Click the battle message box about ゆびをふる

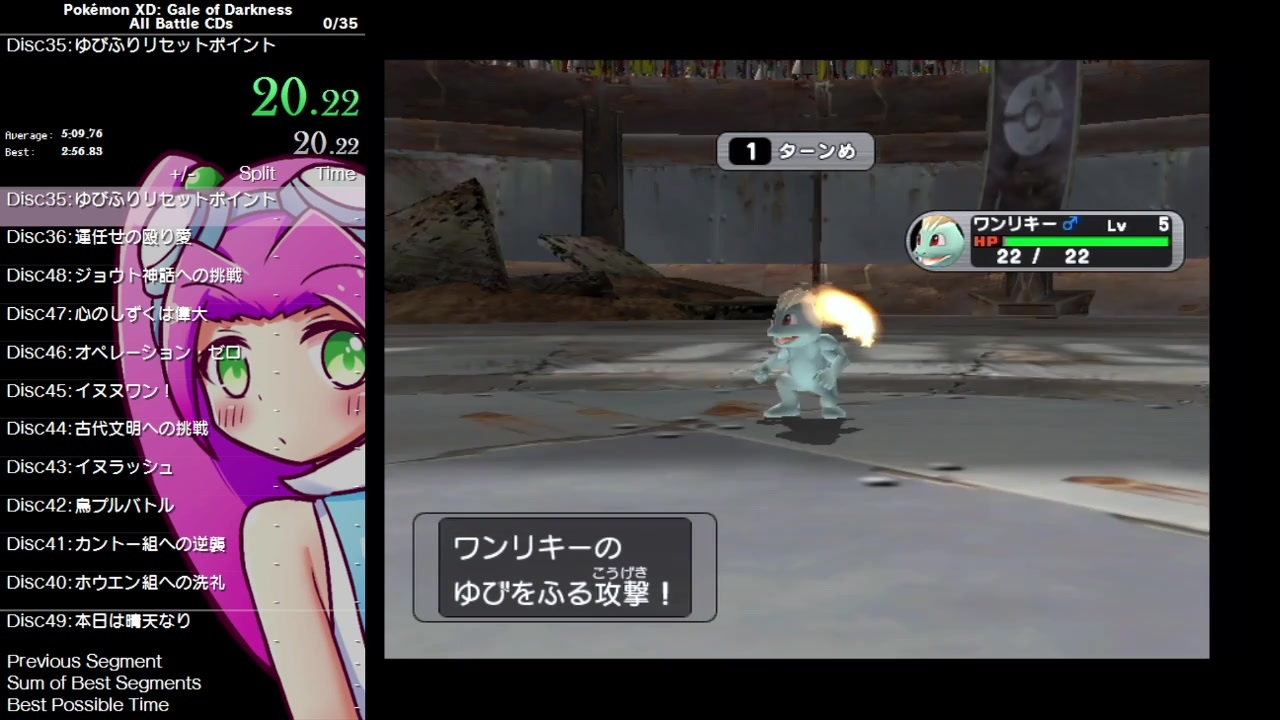click(x=565, y=568)
